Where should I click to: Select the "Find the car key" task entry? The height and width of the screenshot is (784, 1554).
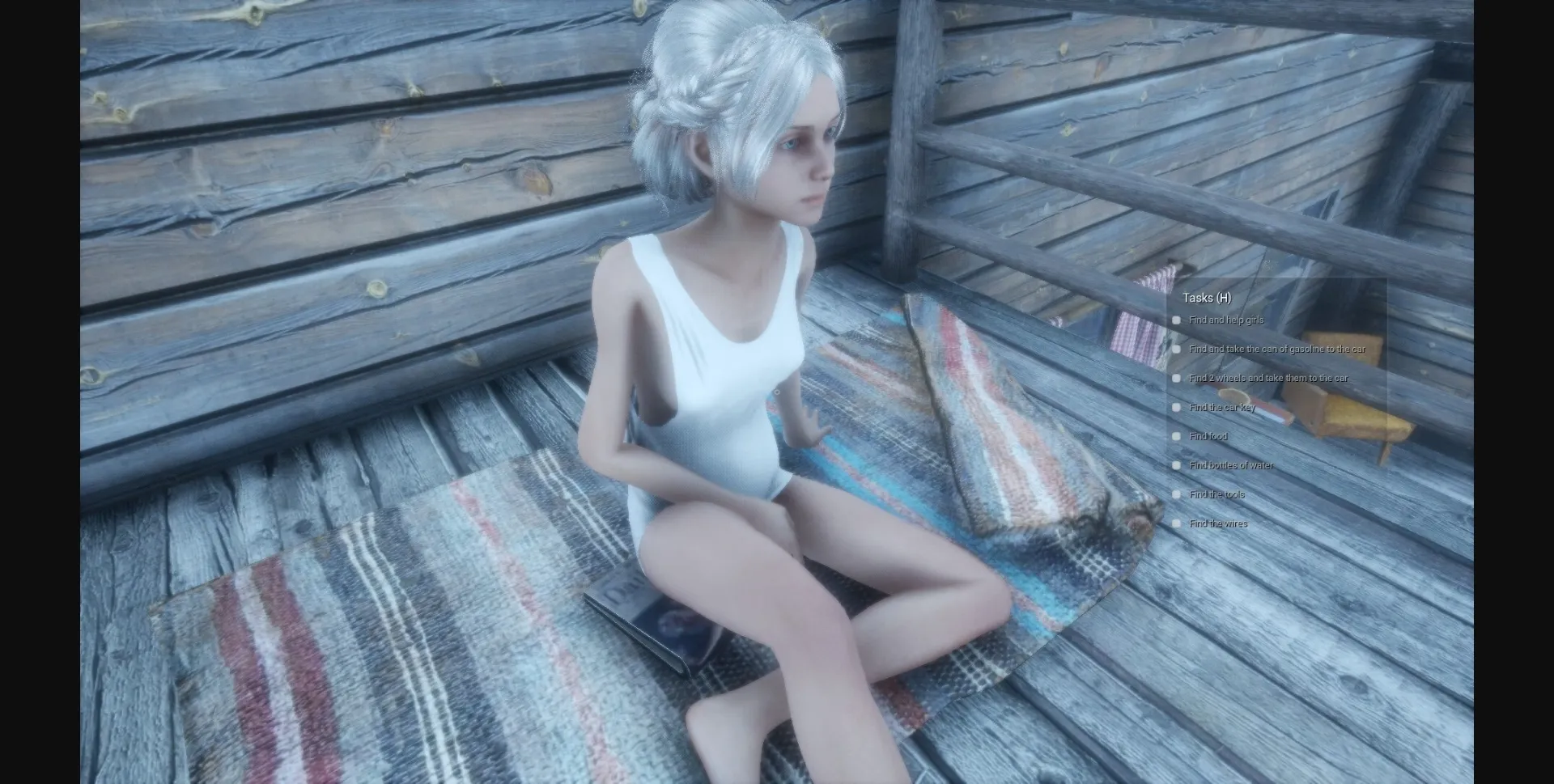coord(1223,407)
